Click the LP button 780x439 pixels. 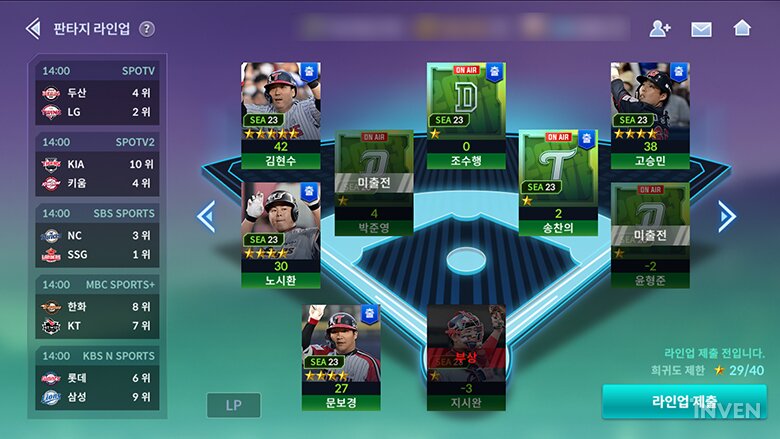[234, 405]
